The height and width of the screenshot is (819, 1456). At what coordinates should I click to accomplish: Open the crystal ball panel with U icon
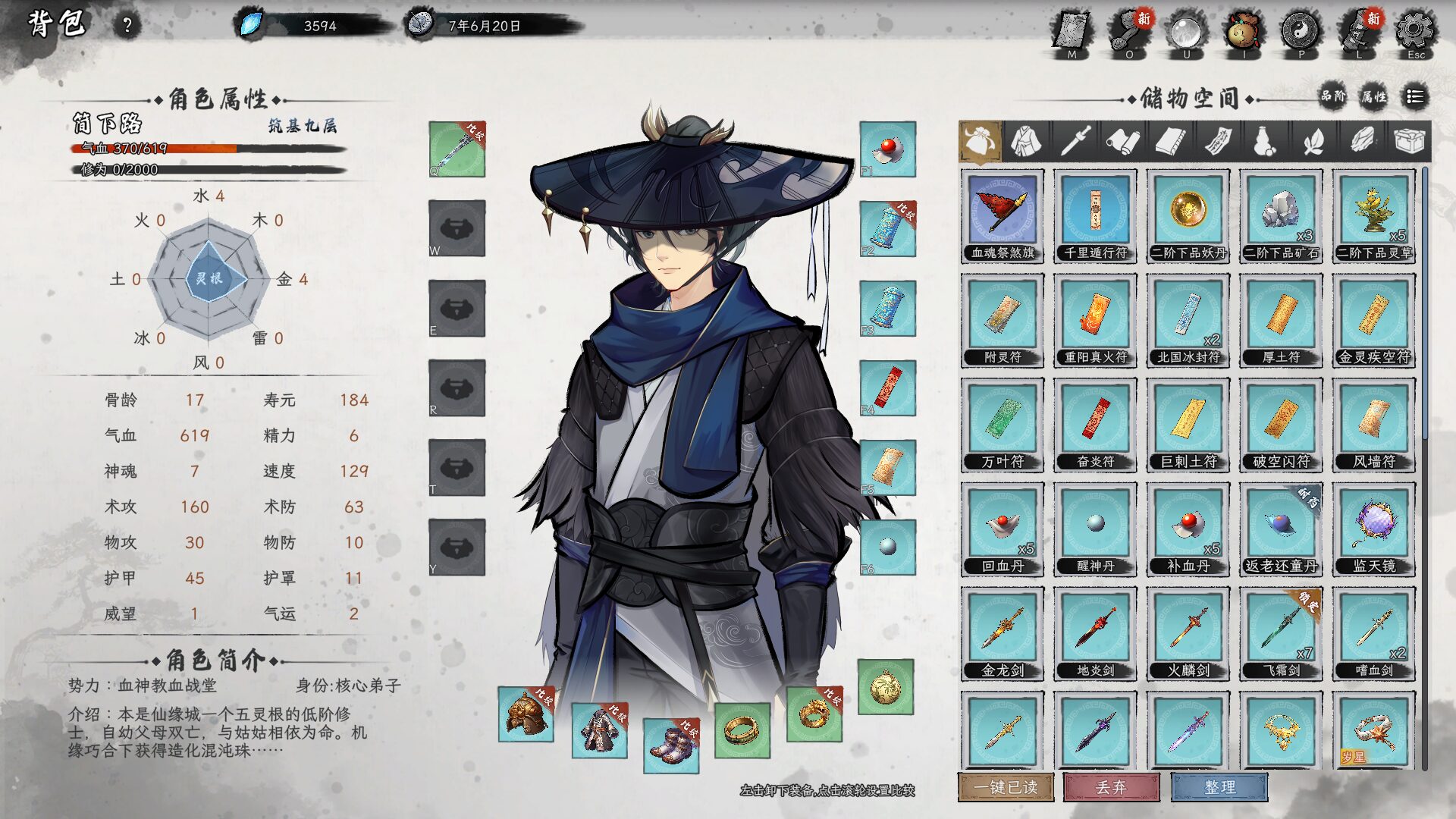pos(1185,32)
